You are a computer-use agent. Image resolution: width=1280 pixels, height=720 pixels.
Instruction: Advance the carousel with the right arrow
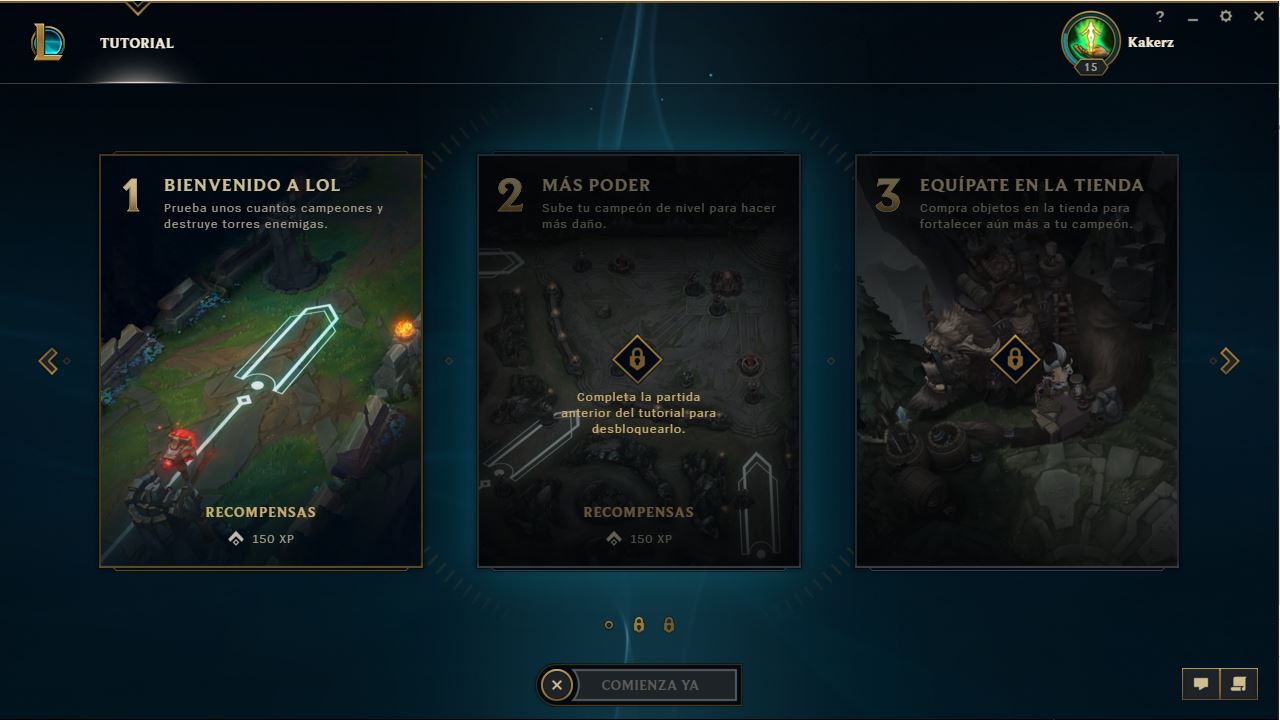1229,360
